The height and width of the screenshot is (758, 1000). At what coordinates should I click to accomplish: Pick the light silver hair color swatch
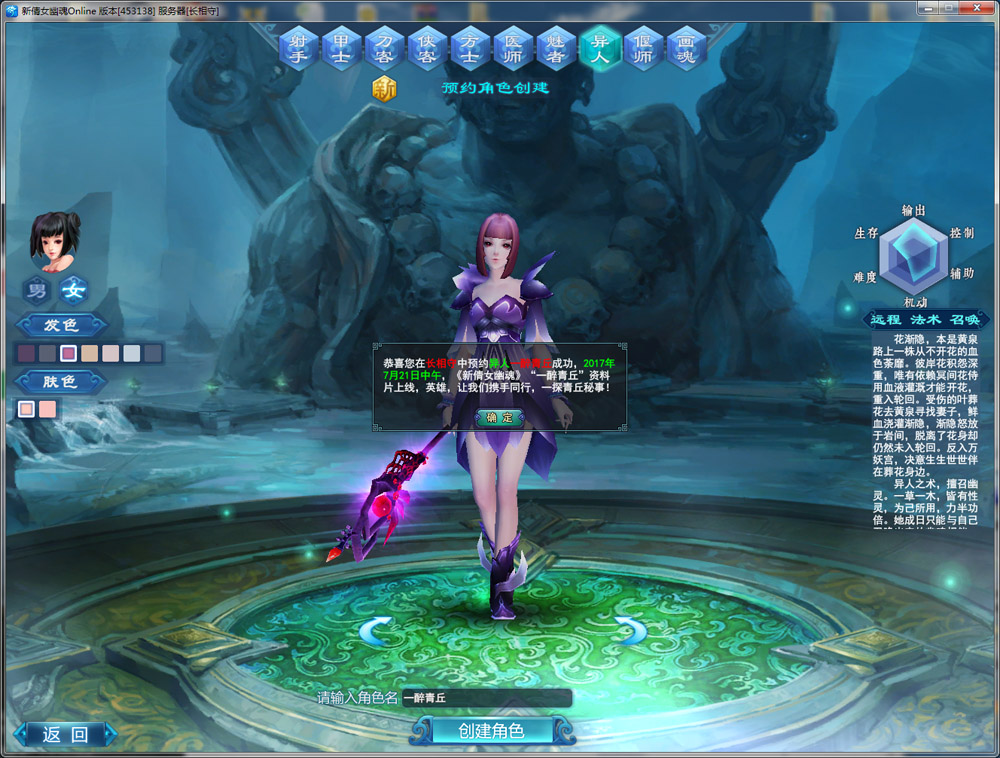tap(131, 353)
